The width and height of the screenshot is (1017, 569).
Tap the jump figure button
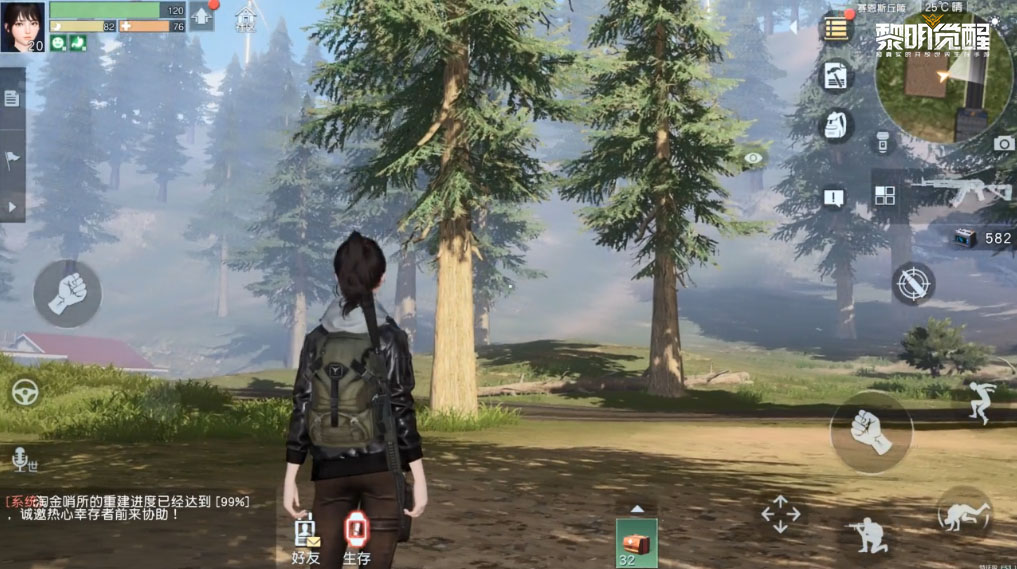click(x=978, y=401)
